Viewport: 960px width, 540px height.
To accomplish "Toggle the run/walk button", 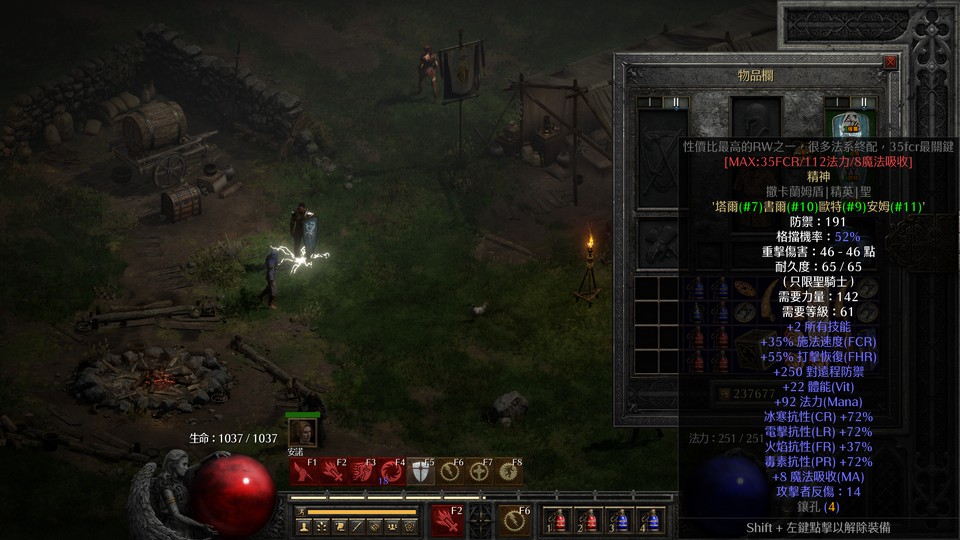I will (302, 511).
